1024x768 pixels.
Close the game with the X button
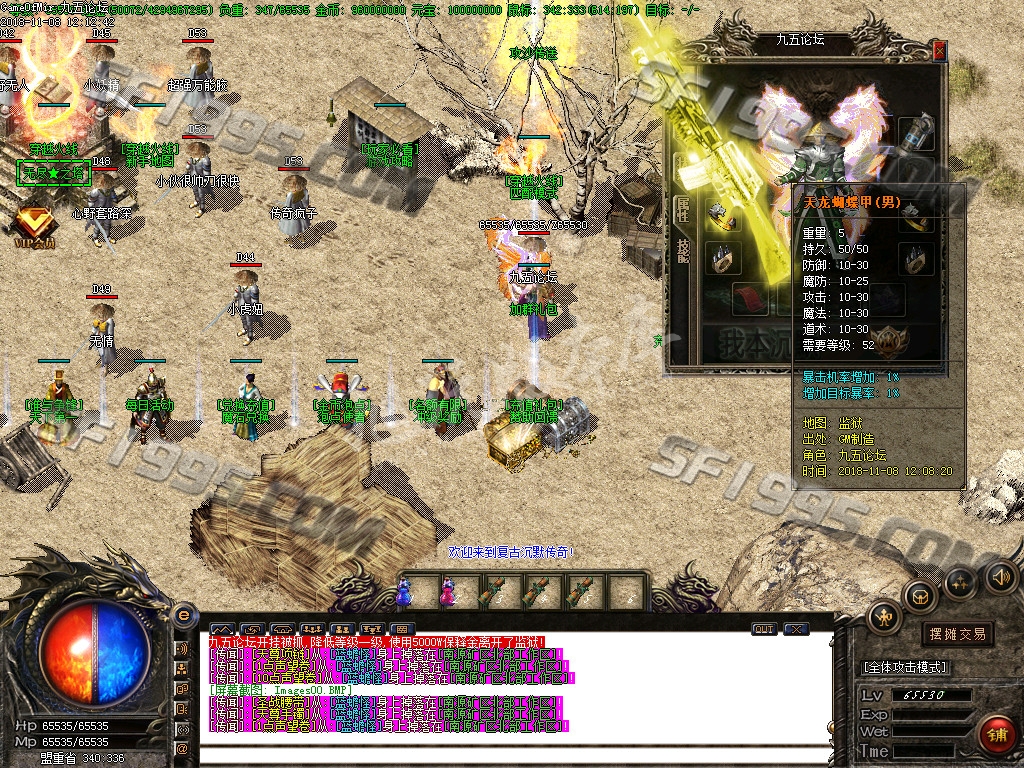pos(796,629)
